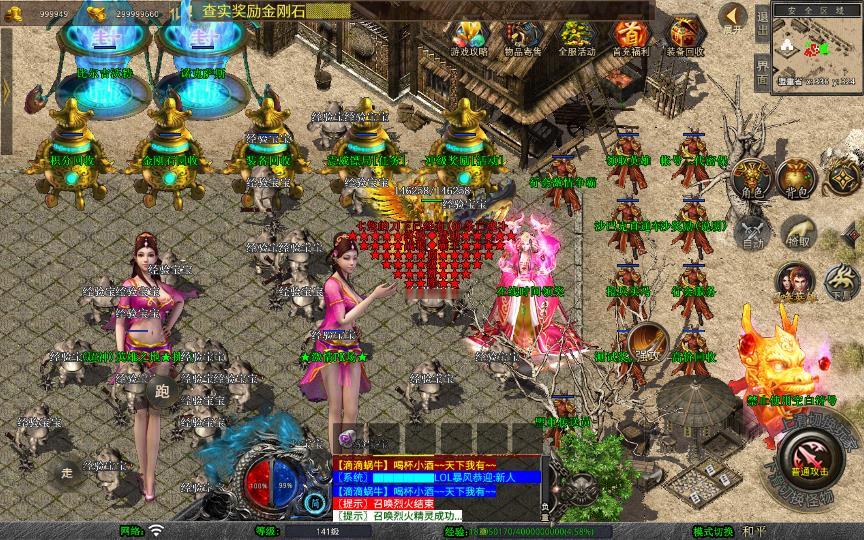Open the 游戏攻略 game guide icon
The width and height of the screenshot is (864, 540).
469,36
